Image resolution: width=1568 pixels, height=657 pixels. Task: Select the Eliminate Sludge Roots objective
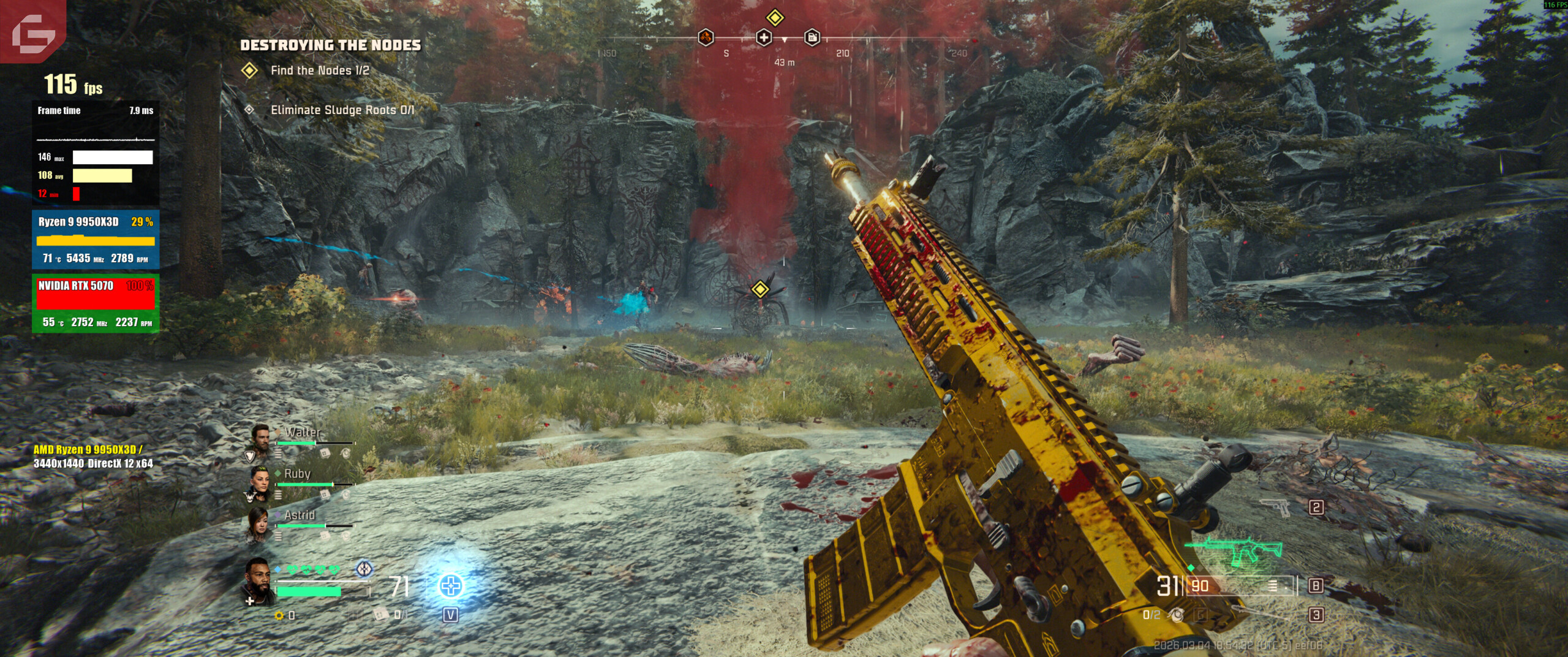click(342, 110)
